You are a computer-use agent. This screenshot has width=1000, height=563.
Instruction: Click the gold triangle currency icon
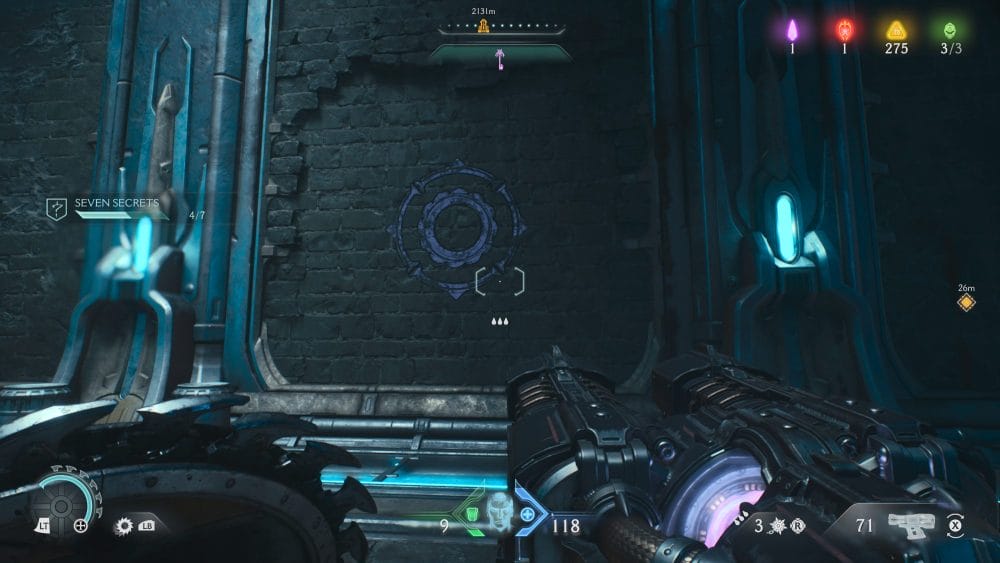click(896, 30)
